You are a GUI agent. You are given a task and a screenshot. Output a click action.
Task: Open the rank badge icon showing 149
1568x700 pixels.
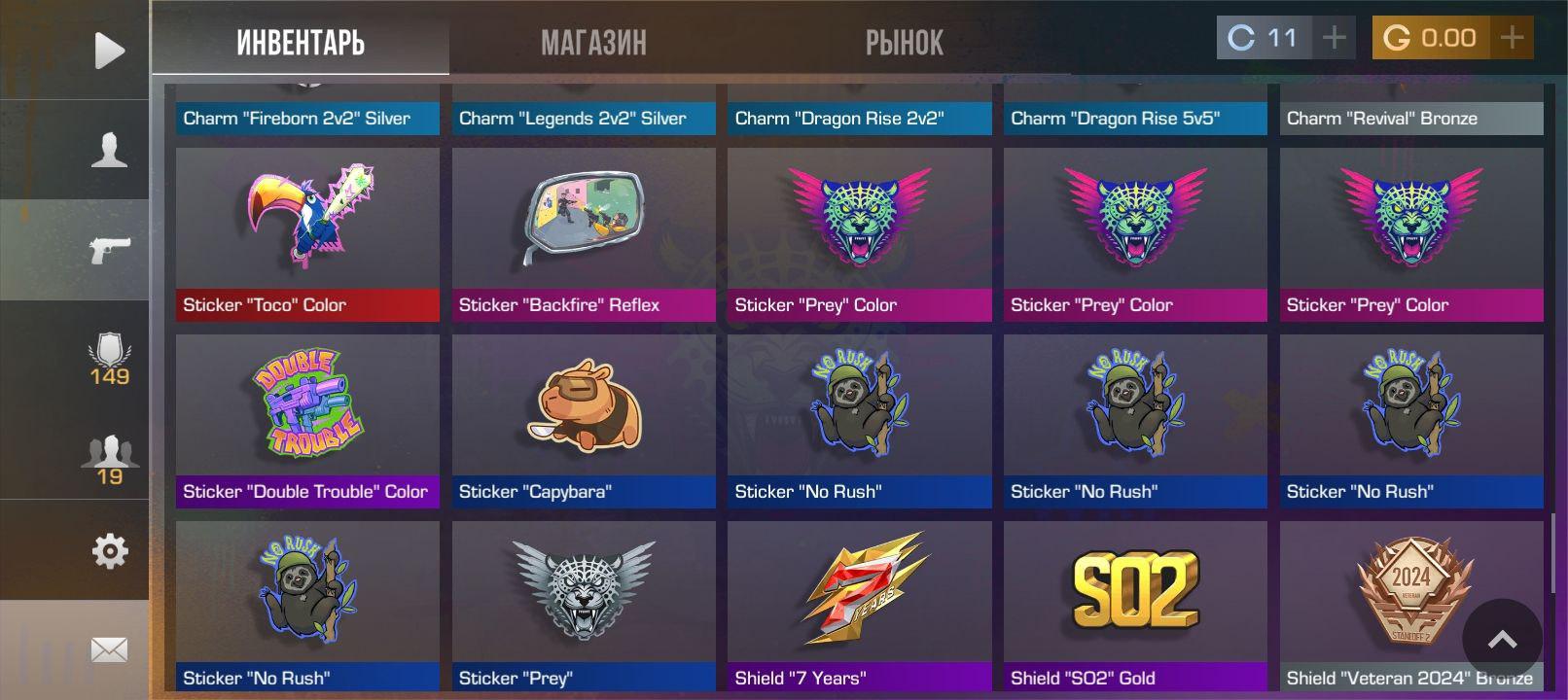(109, 359)
